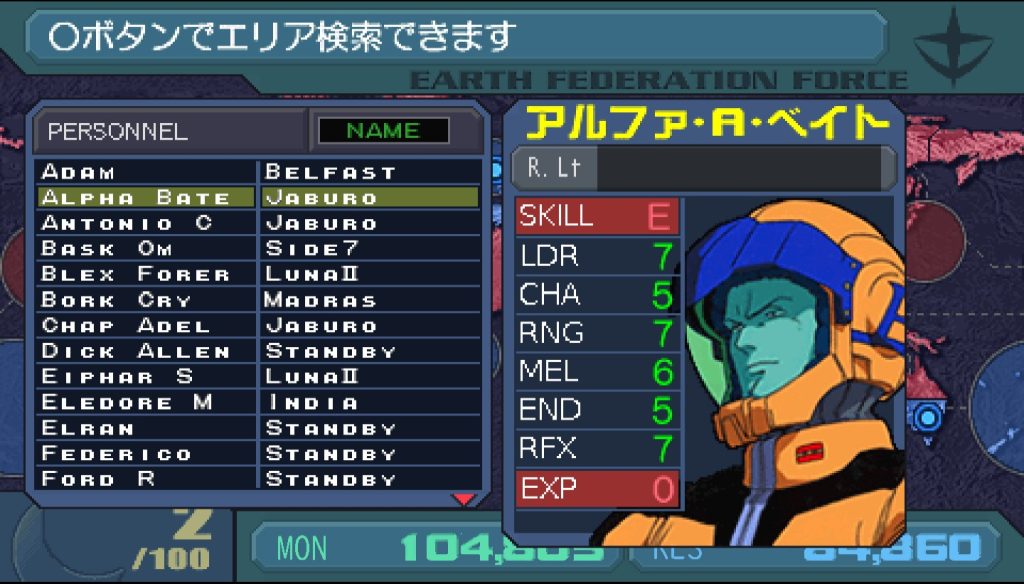
Task: Click the red down arrow under the list
Action: pyautogui.click(x=463, y=498)
